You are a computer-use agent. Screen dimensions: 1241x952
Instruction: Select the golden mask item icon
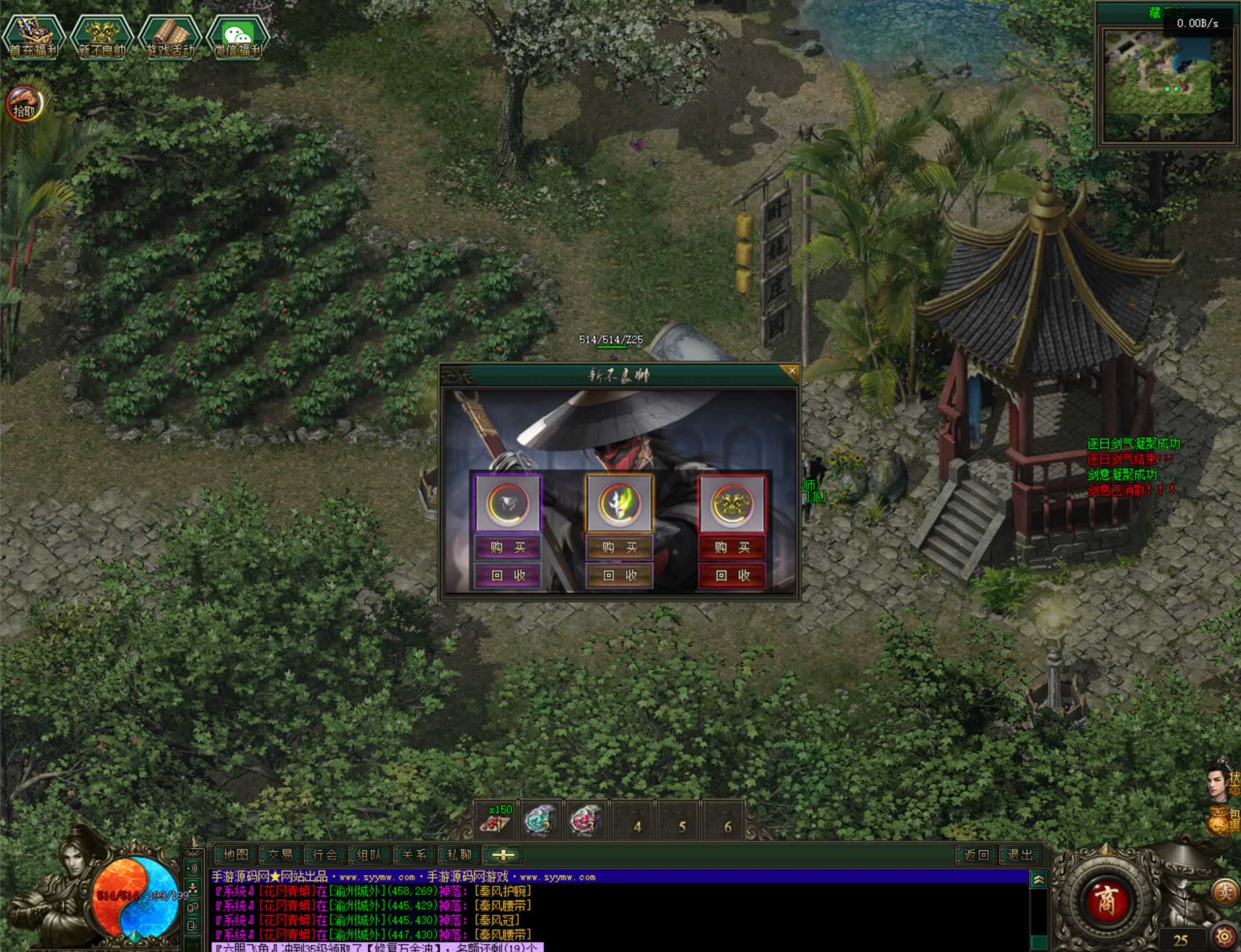tap(732, 504)
